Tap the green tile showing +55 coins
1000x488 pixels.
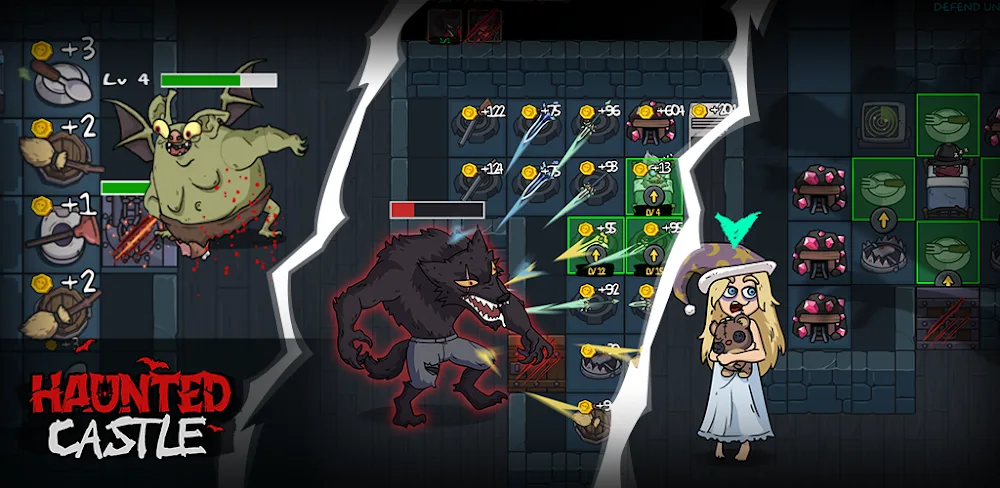pyautogui.click(x=595, y=245)
